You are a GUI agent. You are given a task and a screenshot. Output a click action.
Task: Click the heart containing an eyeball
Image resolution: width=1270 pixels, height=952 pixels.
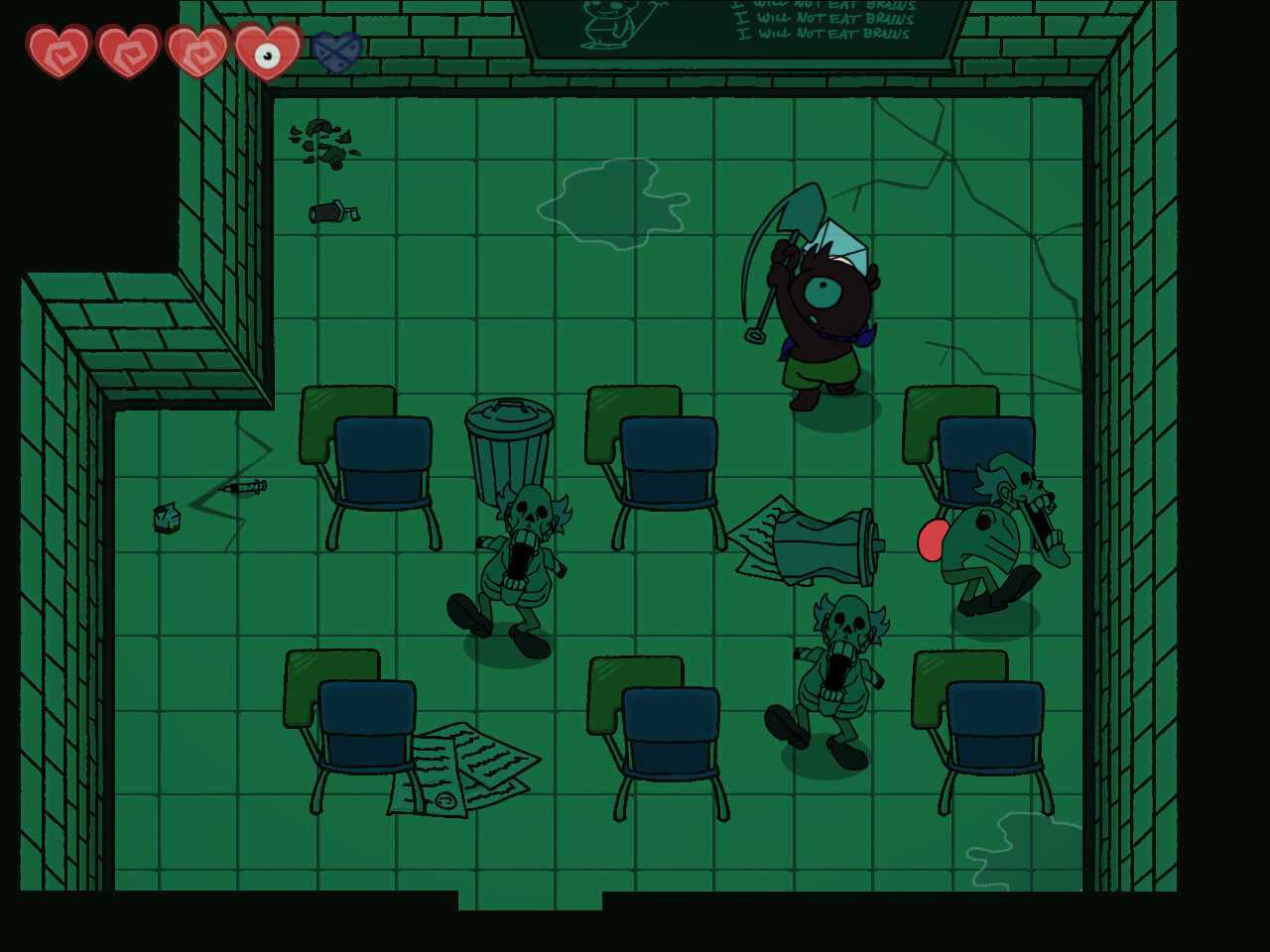(266, 52)
